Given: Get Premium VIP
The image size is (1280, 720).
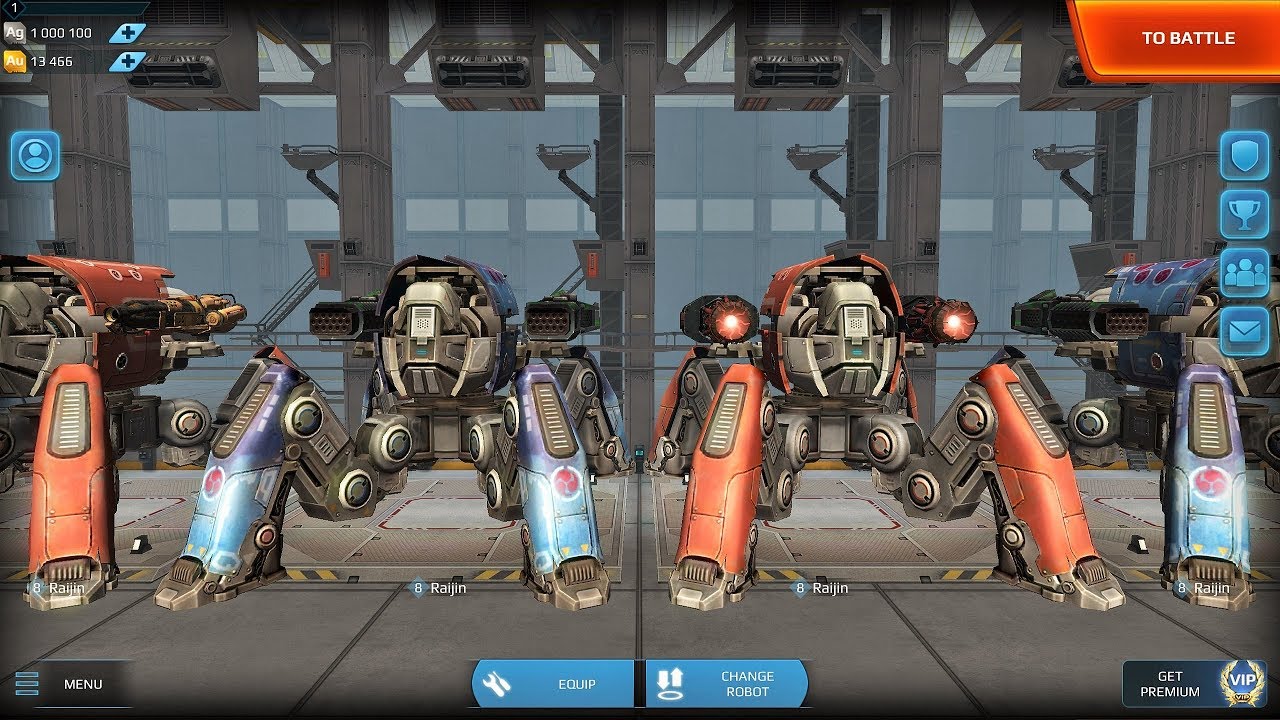Looking at the screenshot, I should click(1193, 684).
